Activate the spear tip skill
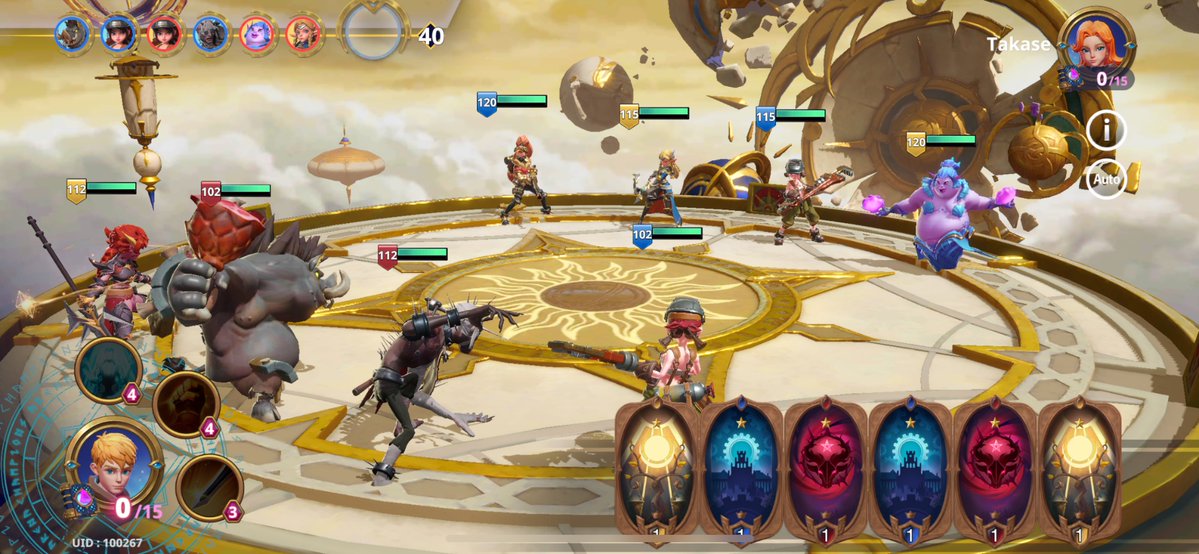 coord(210,488)
